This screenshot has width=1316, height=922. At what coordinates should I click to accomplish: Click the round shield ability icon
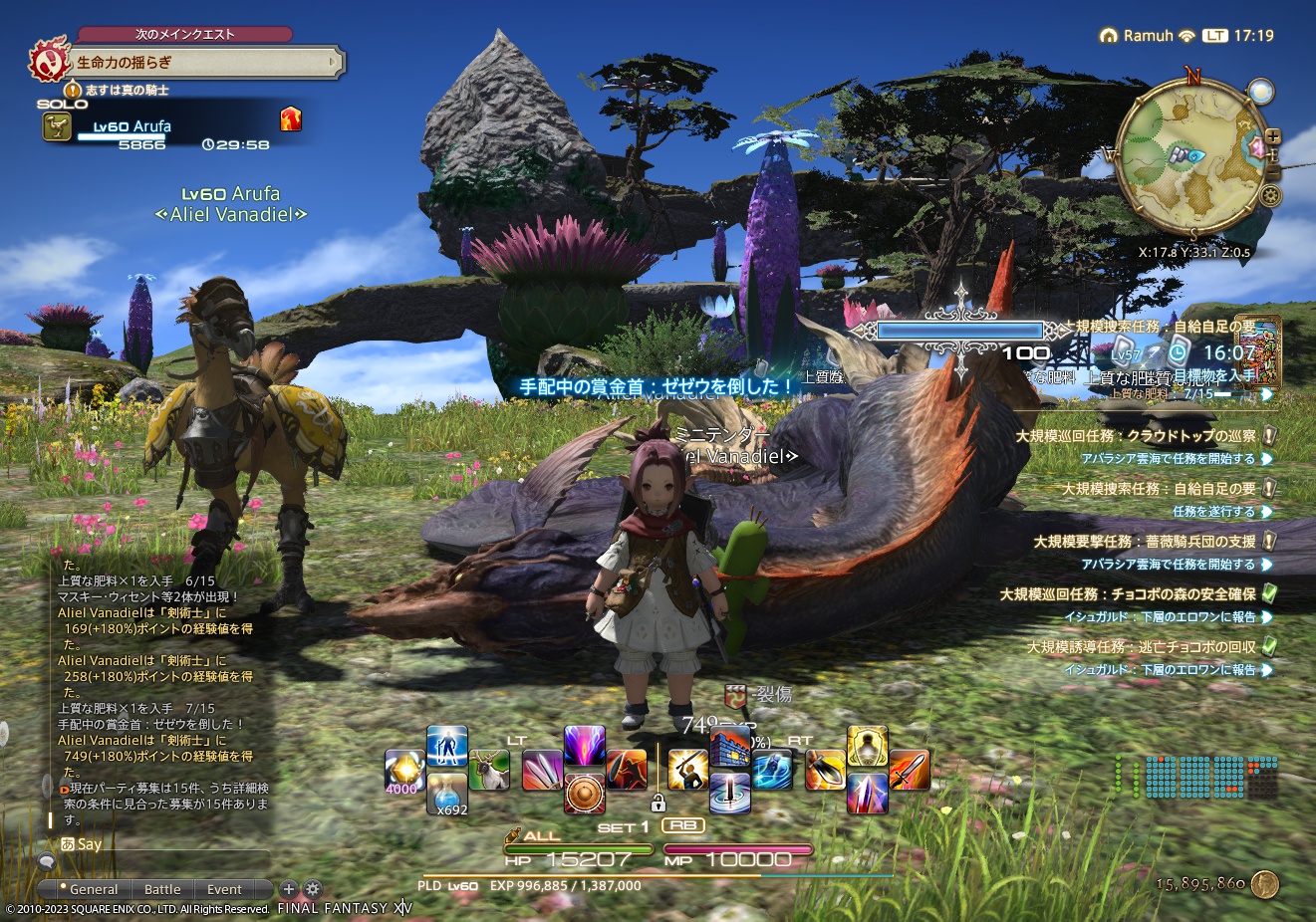[x=587, y=793]
